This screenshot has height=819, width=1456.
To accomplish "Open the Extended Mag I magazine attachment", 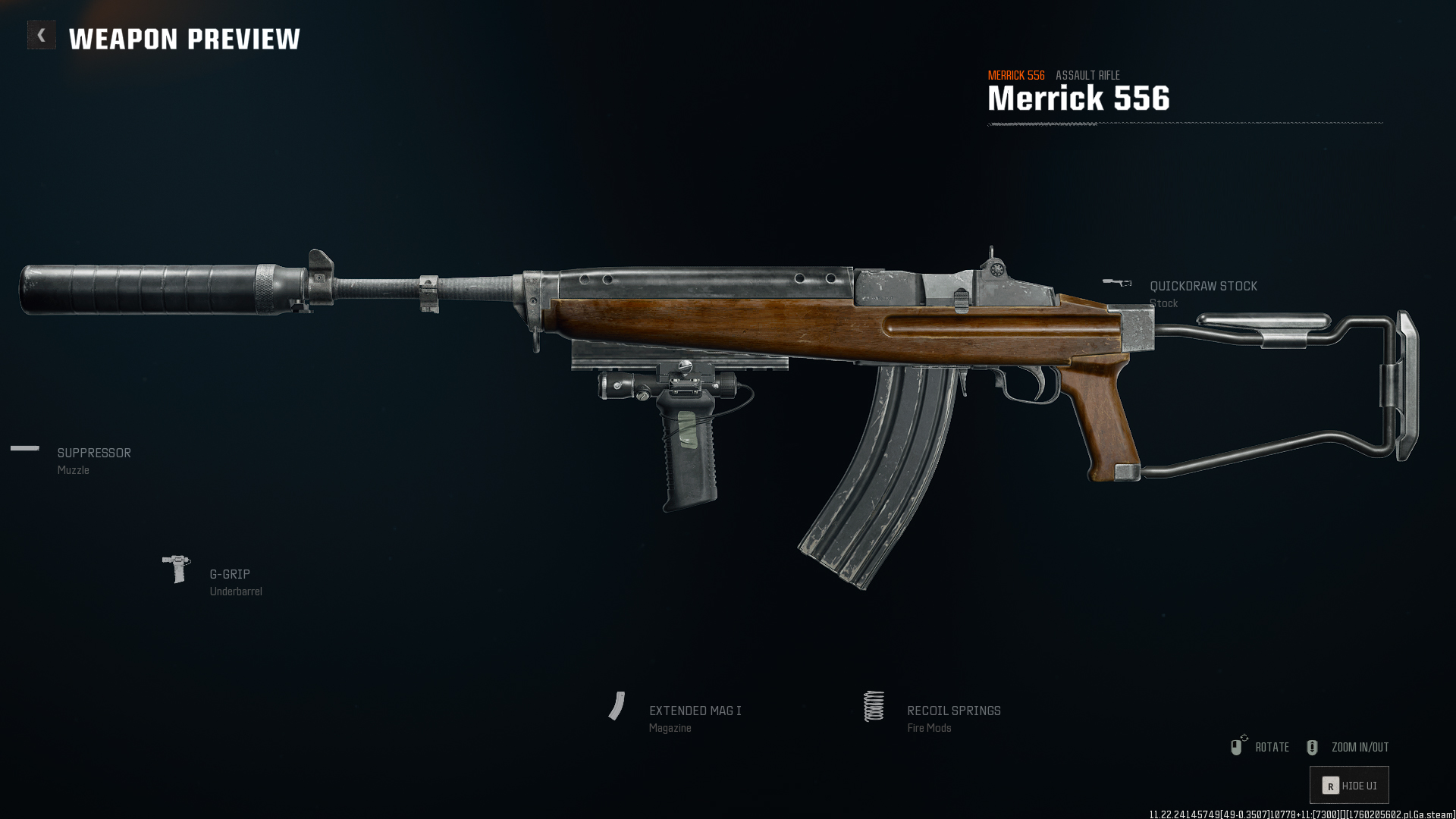I will [695, 711].
